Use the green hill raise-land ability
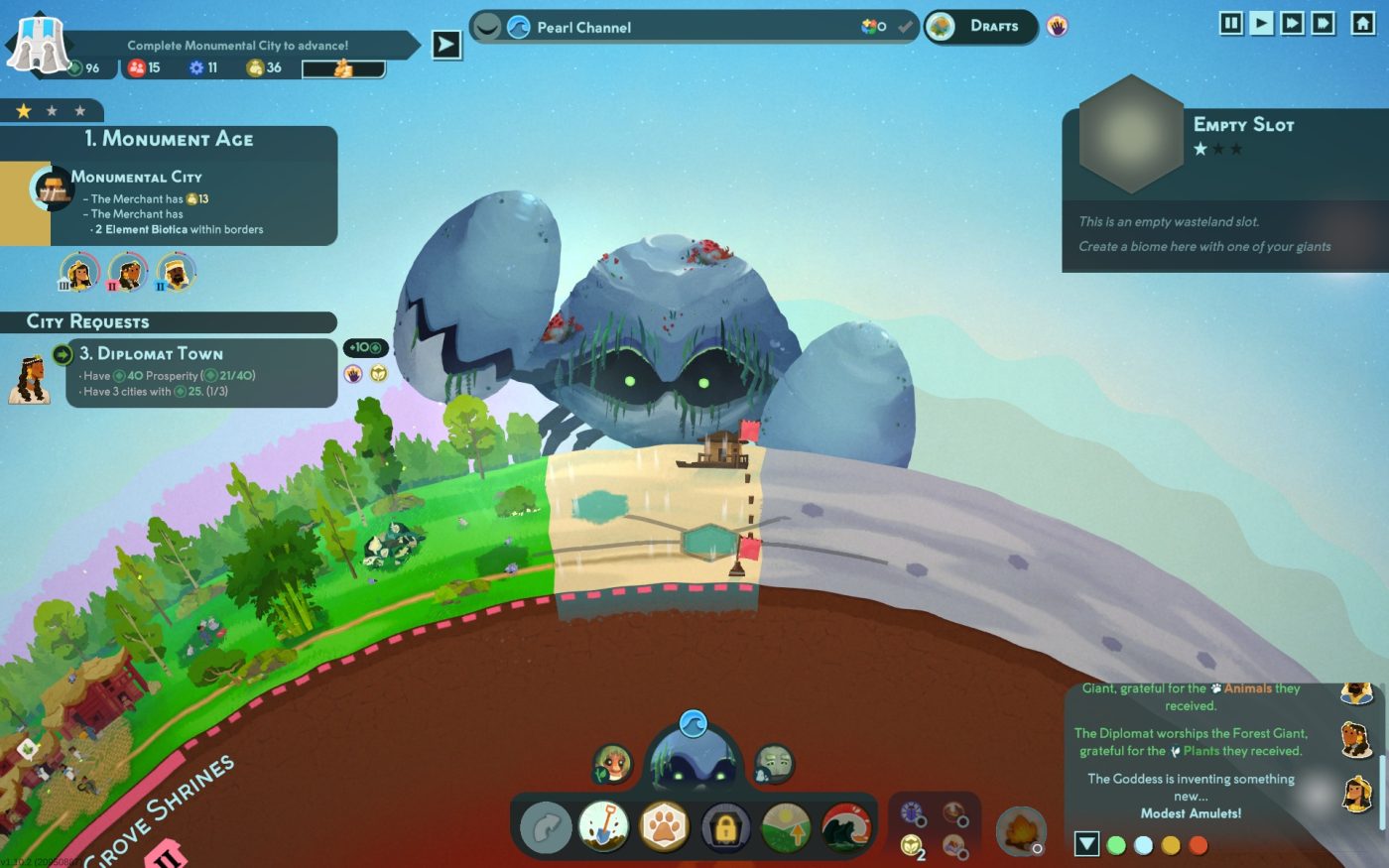1389x868 pixels. pos(786,827)
